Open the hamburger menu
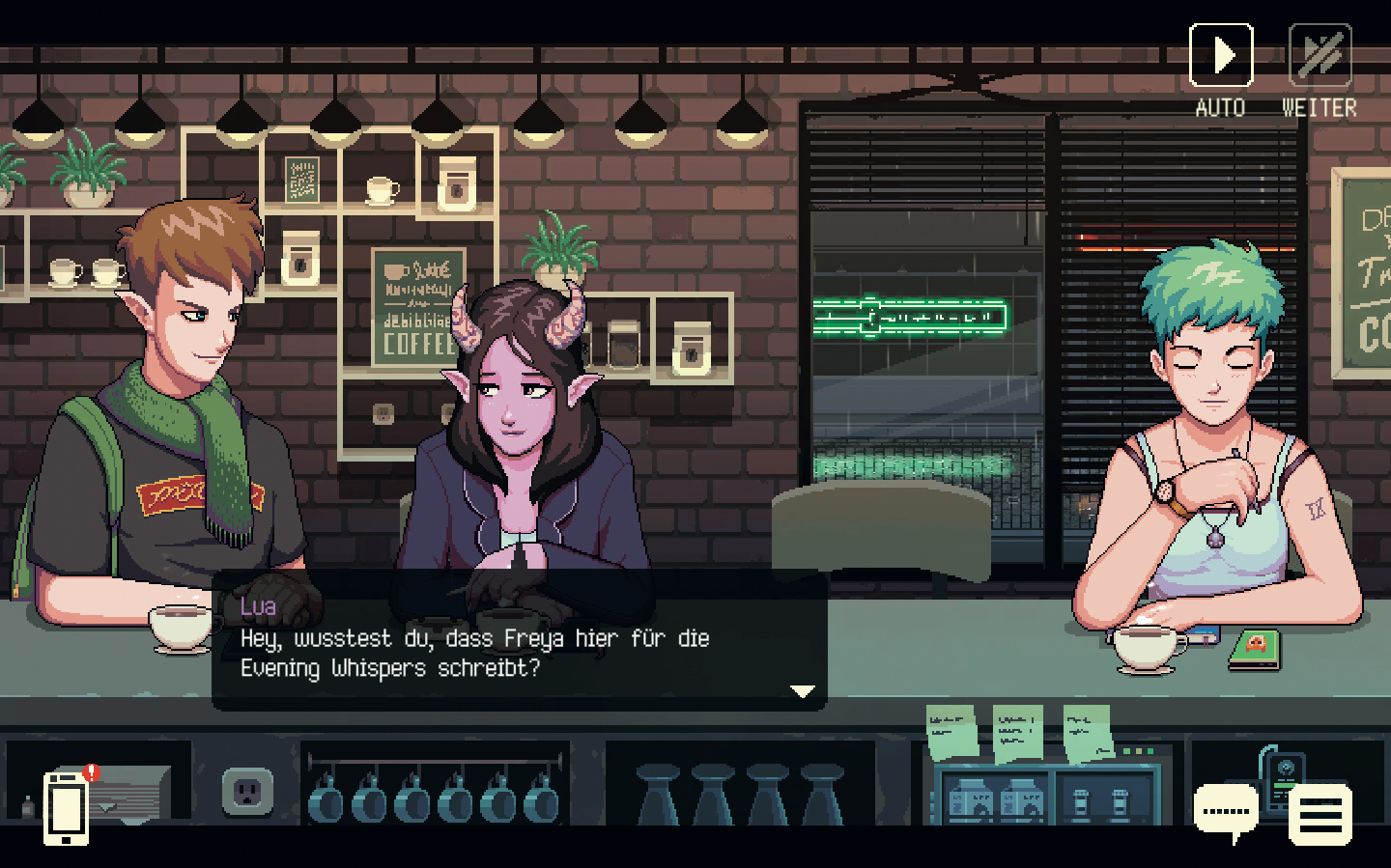 point(1320,813)
